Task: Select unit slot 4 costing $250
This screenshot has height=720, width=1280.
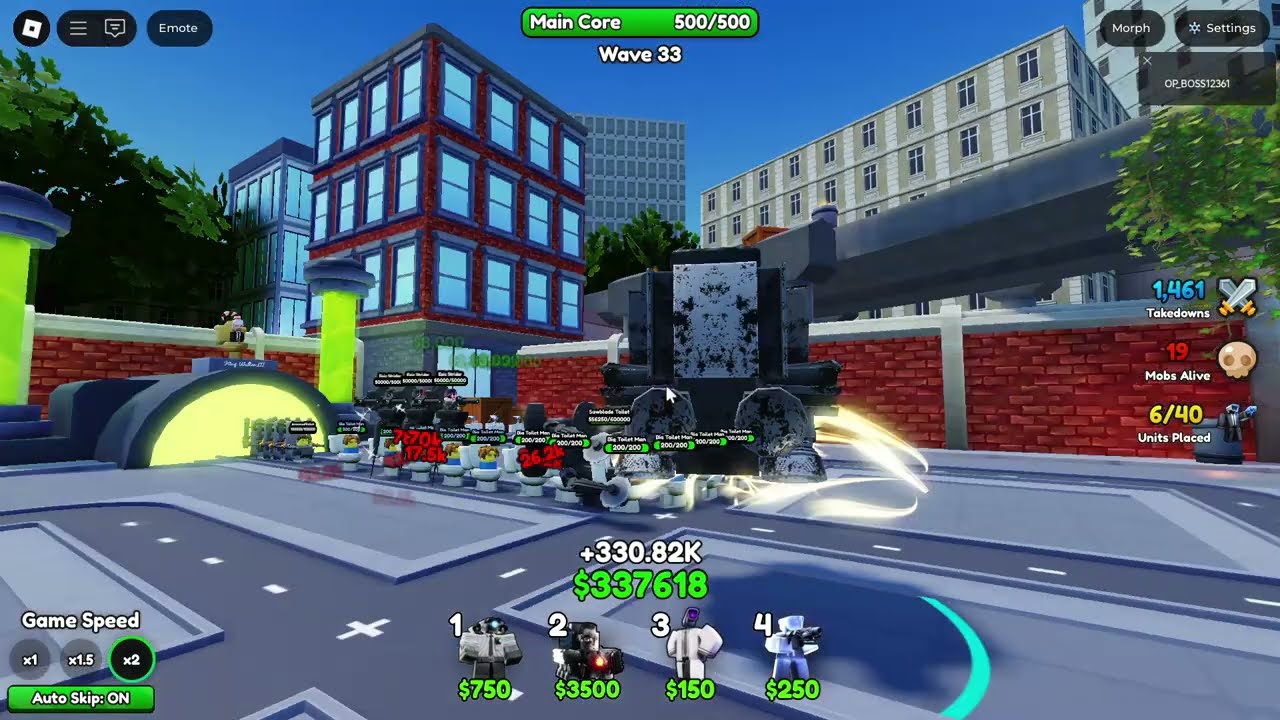Action: [x=793, y=655]
